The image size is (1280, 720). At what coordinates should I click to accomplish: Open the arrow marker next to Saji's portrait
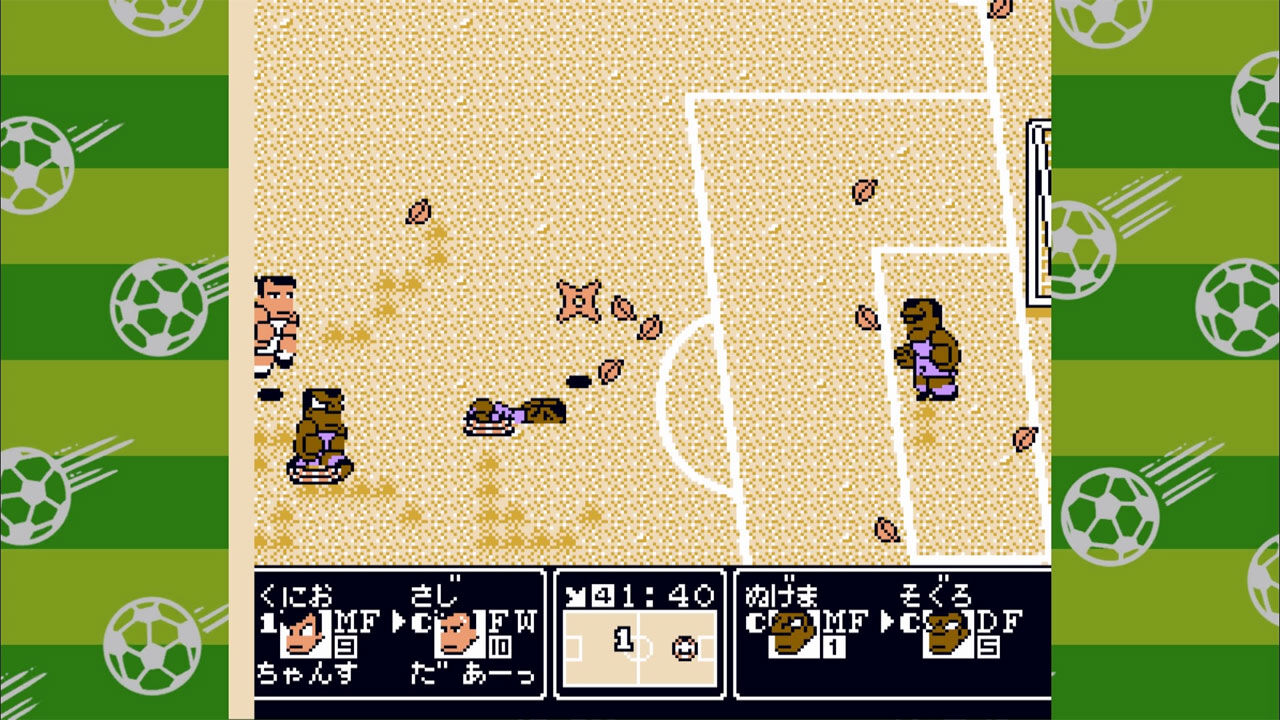398,623
